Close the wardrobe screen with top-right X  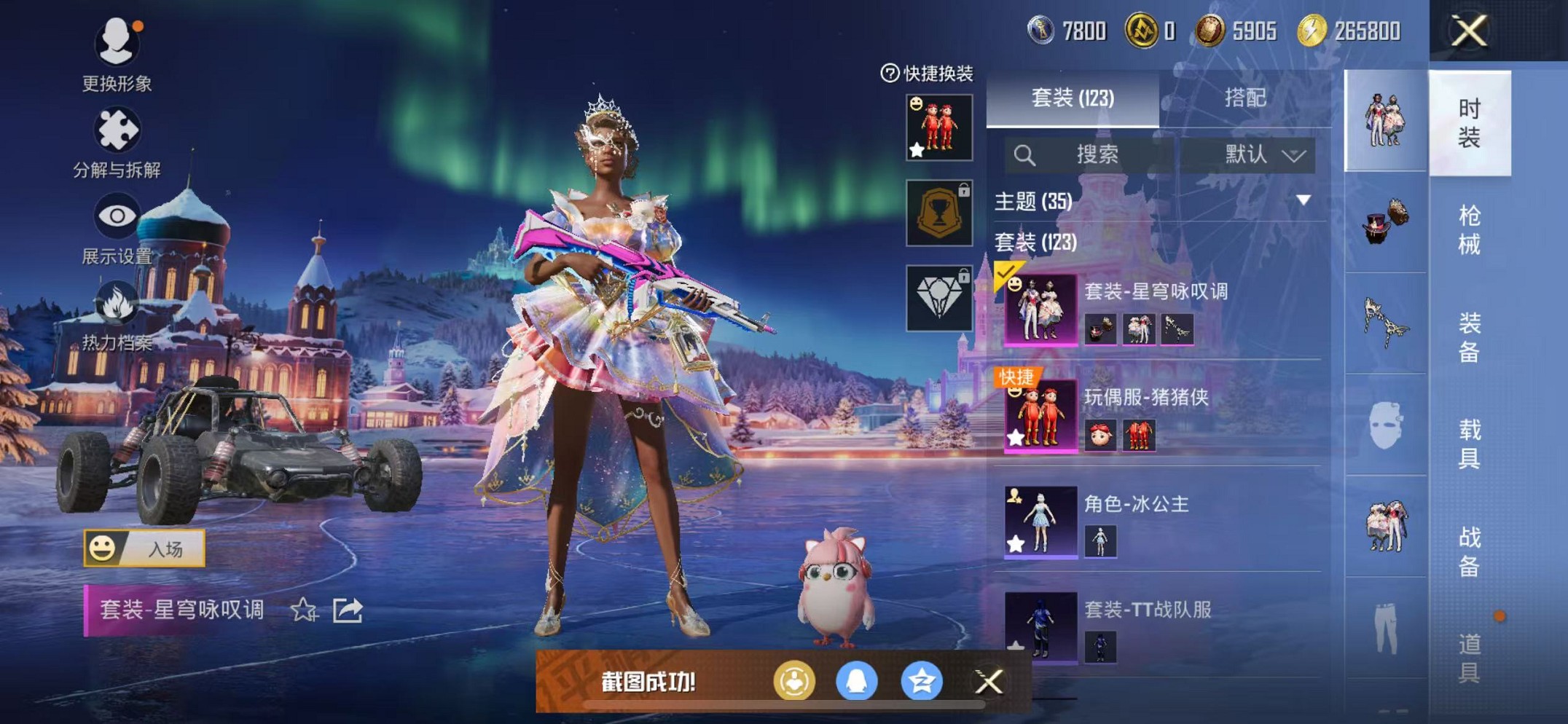point(1468,31)
